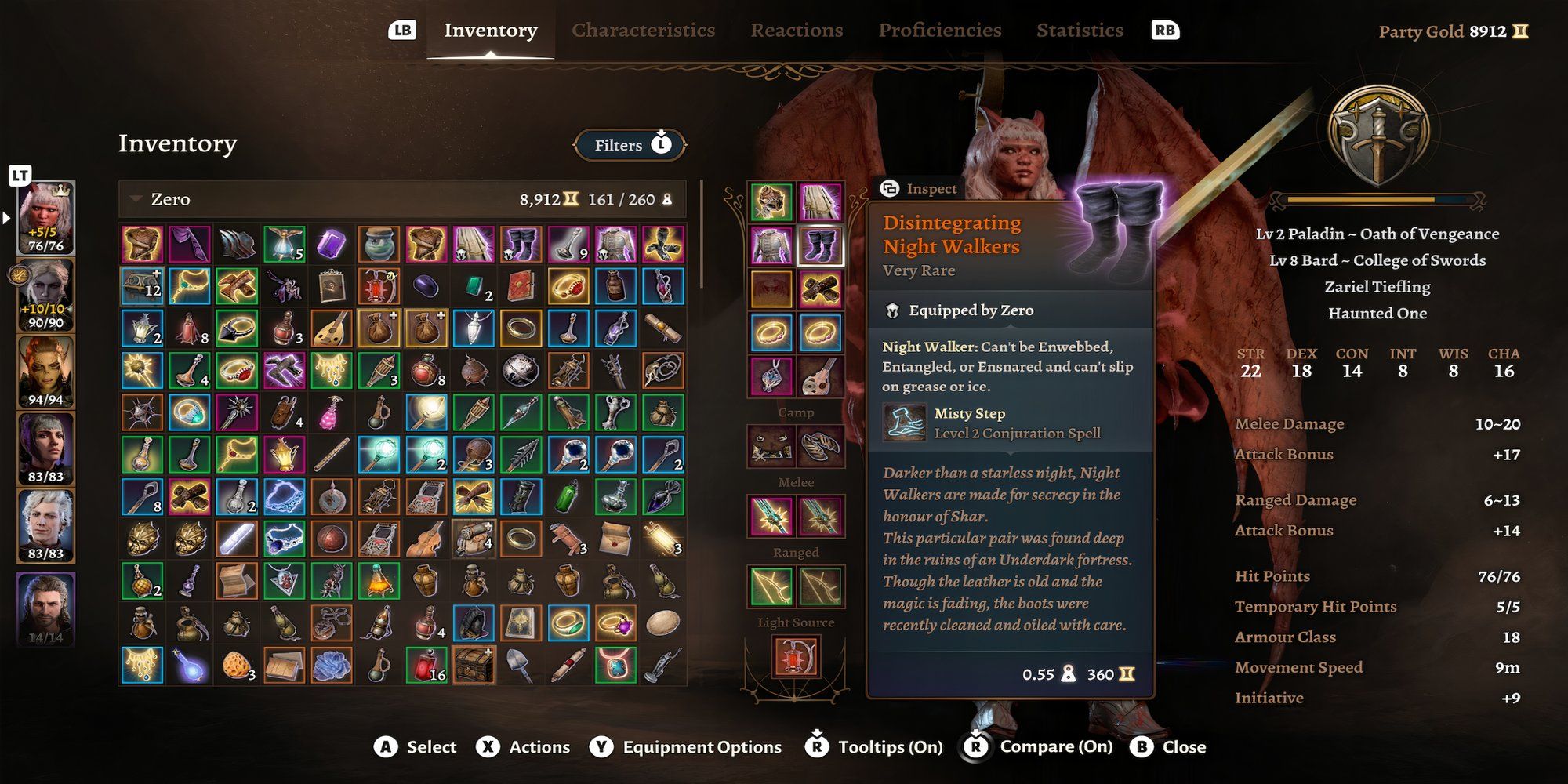
Task: Click the equipped gloves slot
Action: pyautogui.click(x=820, y=289)
